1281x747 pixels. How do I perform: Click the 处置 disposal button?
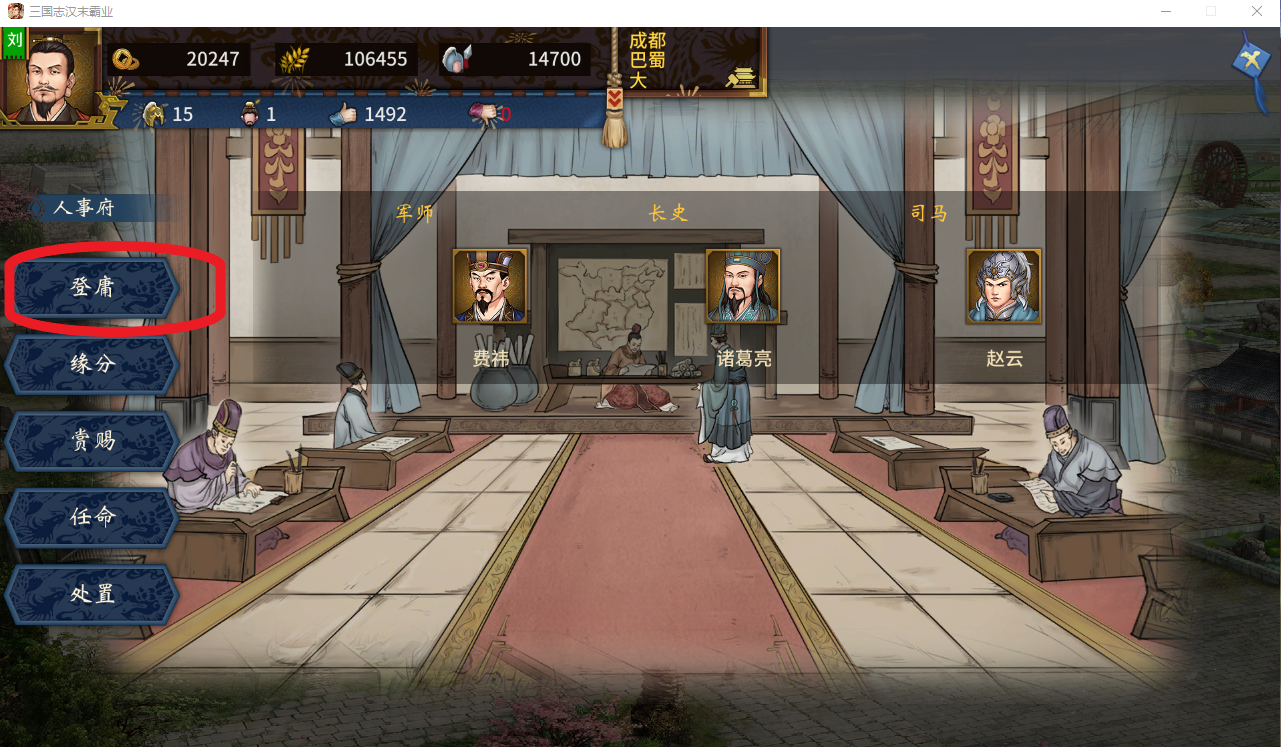tap(92, 594)
